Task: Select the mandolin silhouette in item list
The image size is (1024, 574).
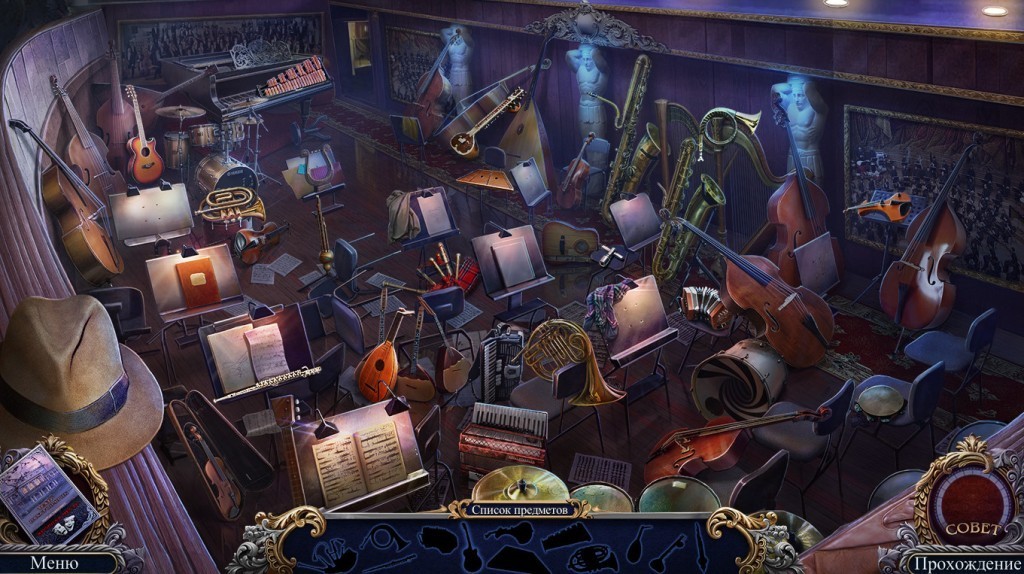Action: click(x=637, y=545)
